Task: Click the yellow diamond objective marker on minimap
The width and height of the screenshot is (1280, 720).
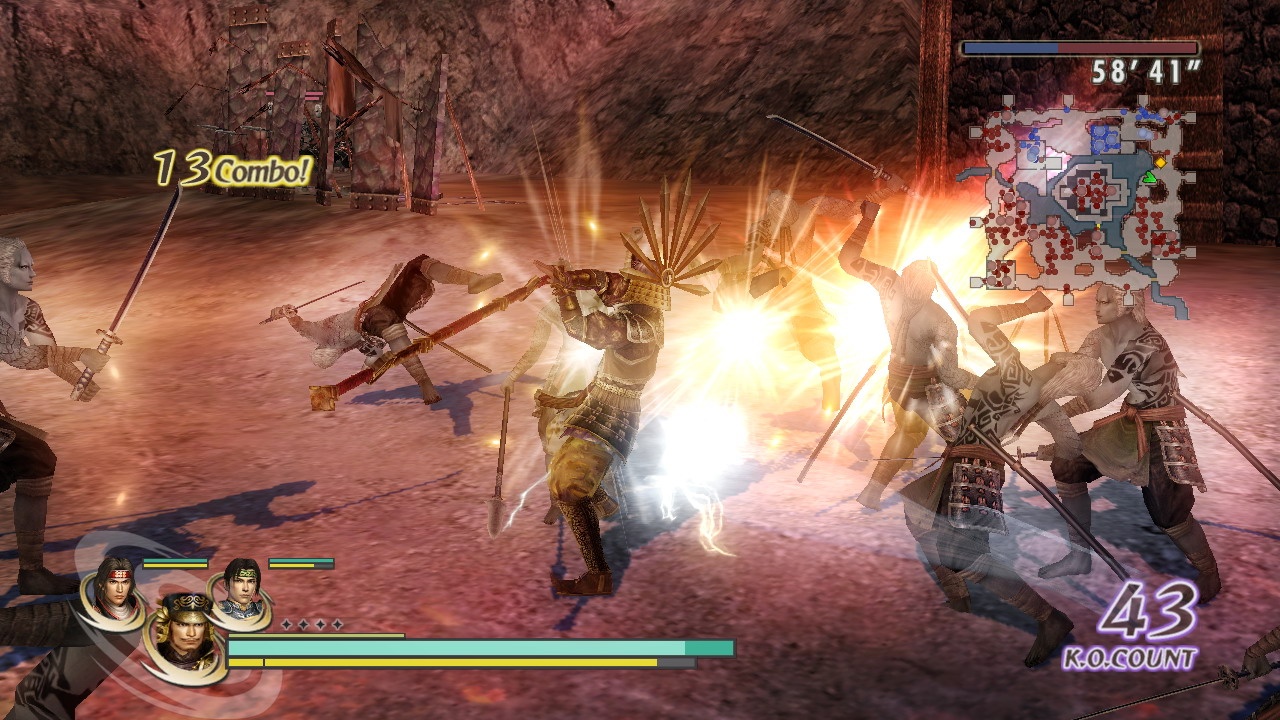Action: tap(1160, 162)
